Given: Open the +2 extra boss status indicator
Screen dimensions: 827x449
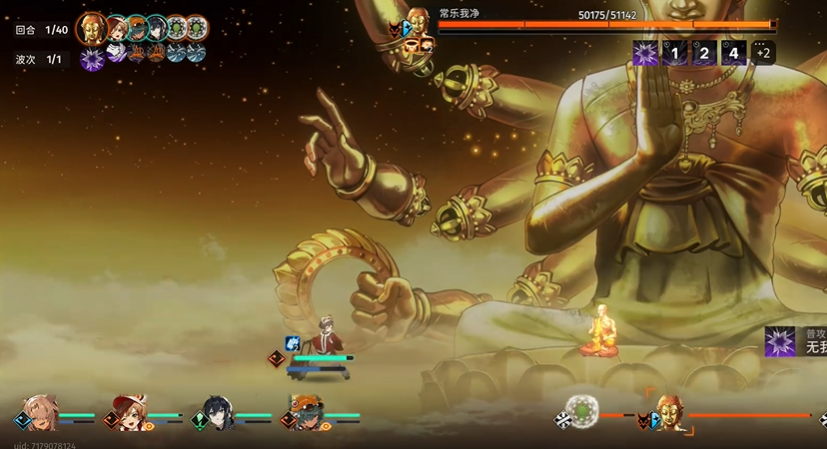Looking at the screenshot, I should coord(763,53).
